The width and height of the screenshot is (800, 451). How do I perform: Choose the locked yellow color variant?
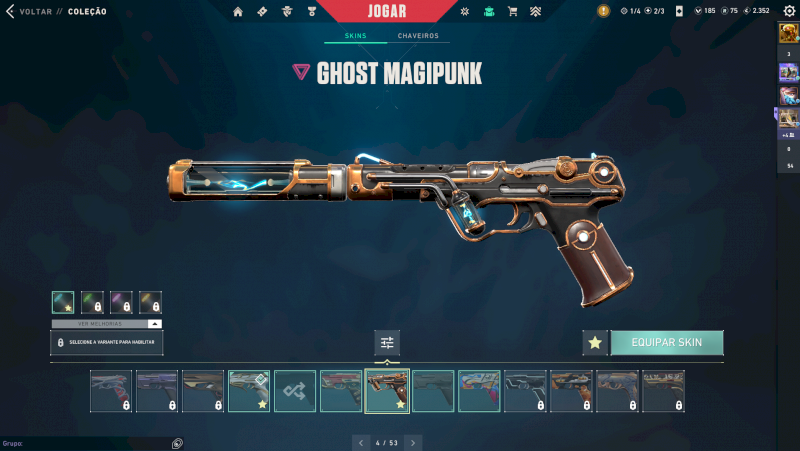pyautogui.click(x=150, y=301)
